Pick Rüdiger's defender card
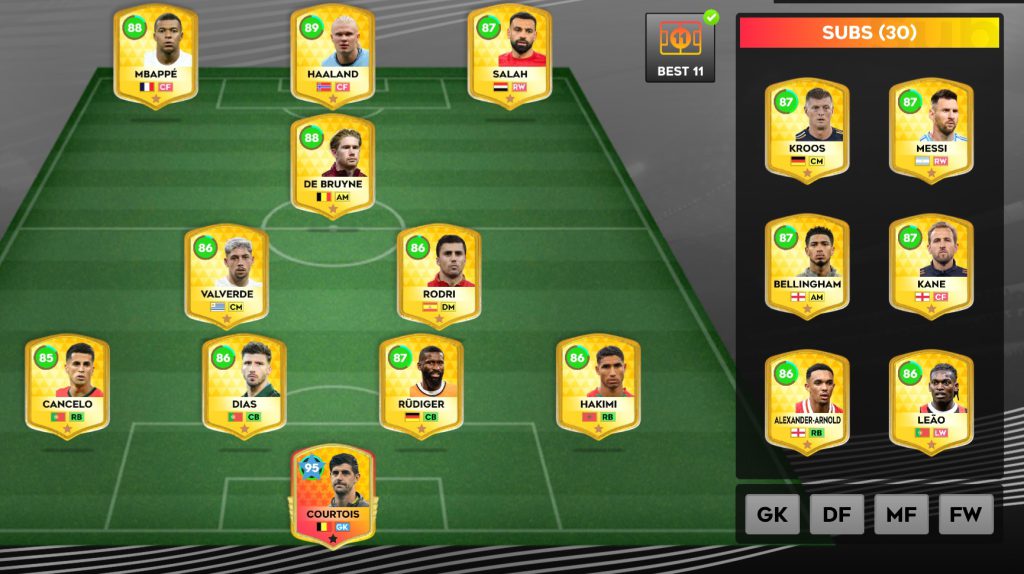The width and height of the screenshot is (1024, 574). (x=421, y=386)
